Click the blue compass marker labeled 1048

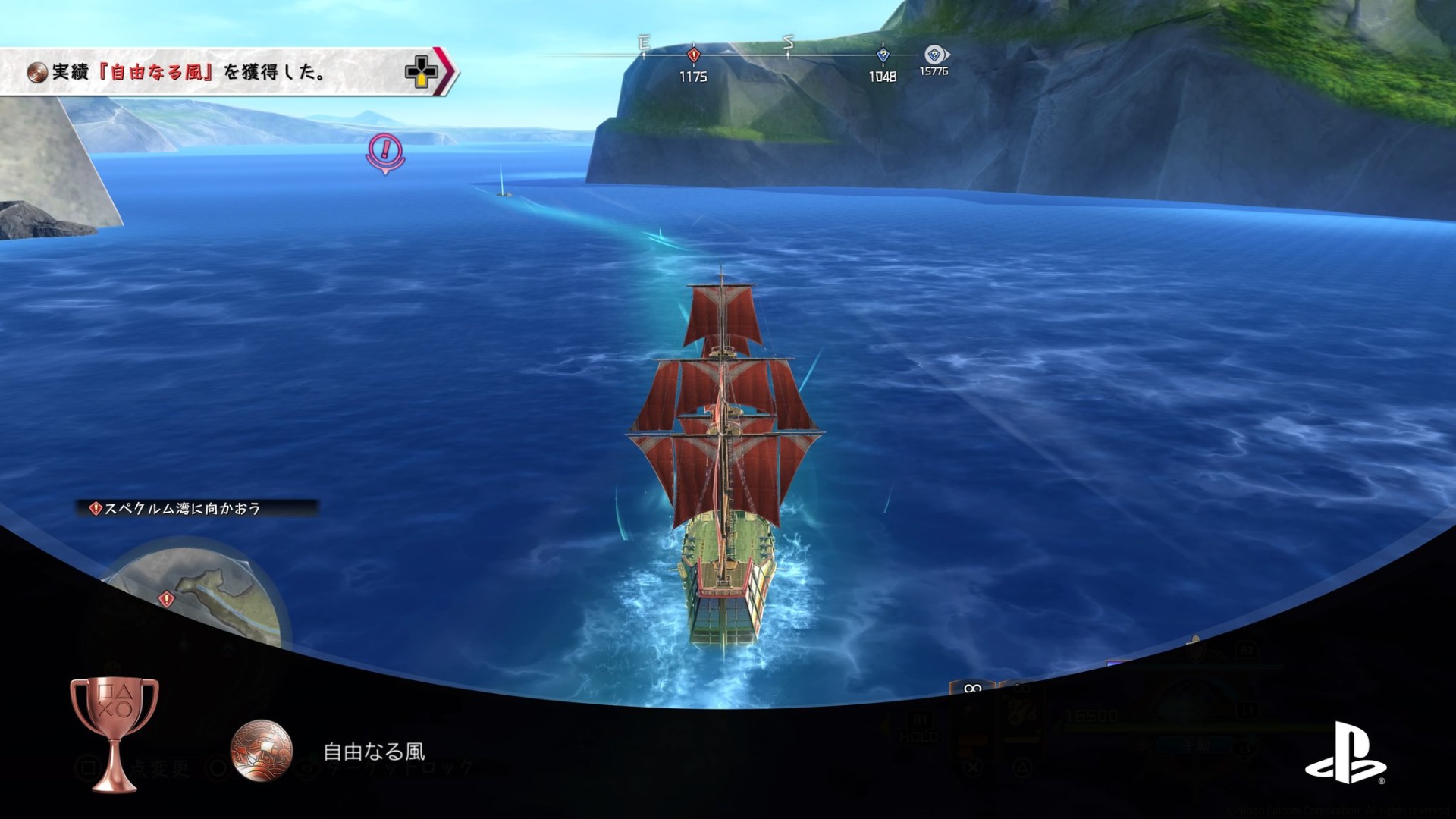882,55
